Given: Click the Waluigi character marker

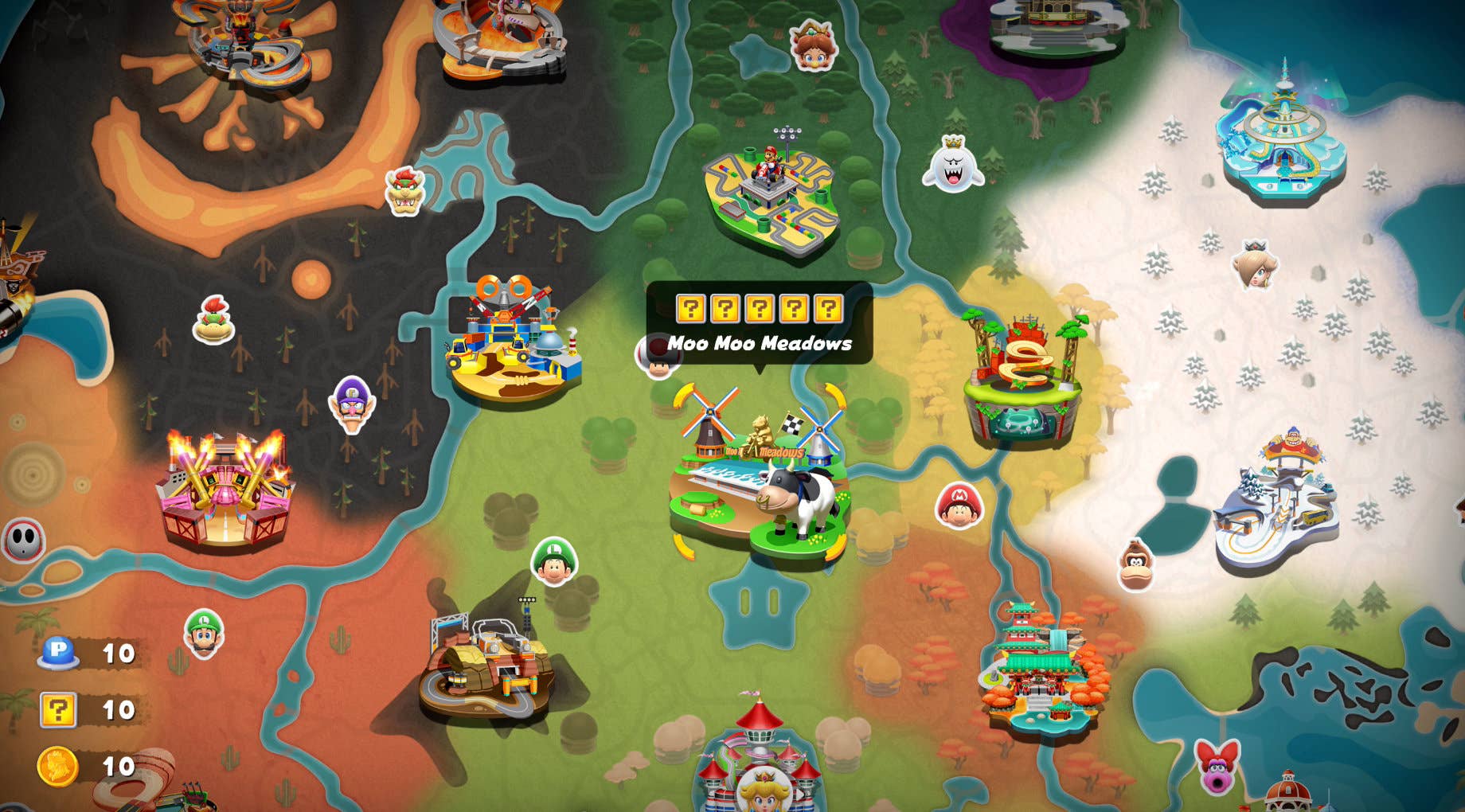Looking at the screenshot, I should pos(352,404).
